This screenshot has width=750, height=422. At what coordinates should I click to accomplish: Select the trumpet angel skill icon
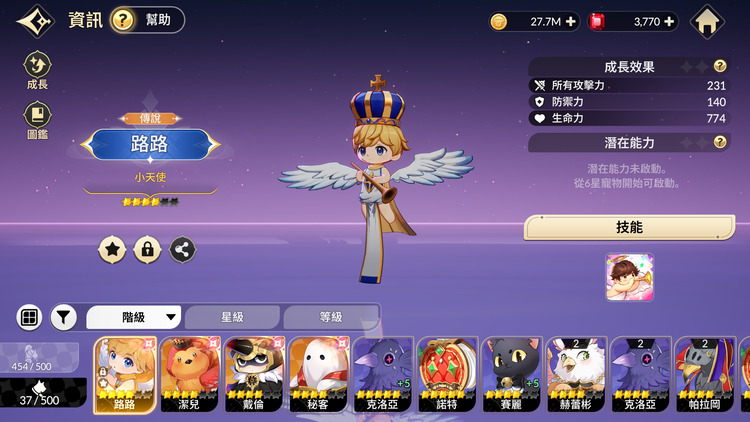[x=629, y=277]
